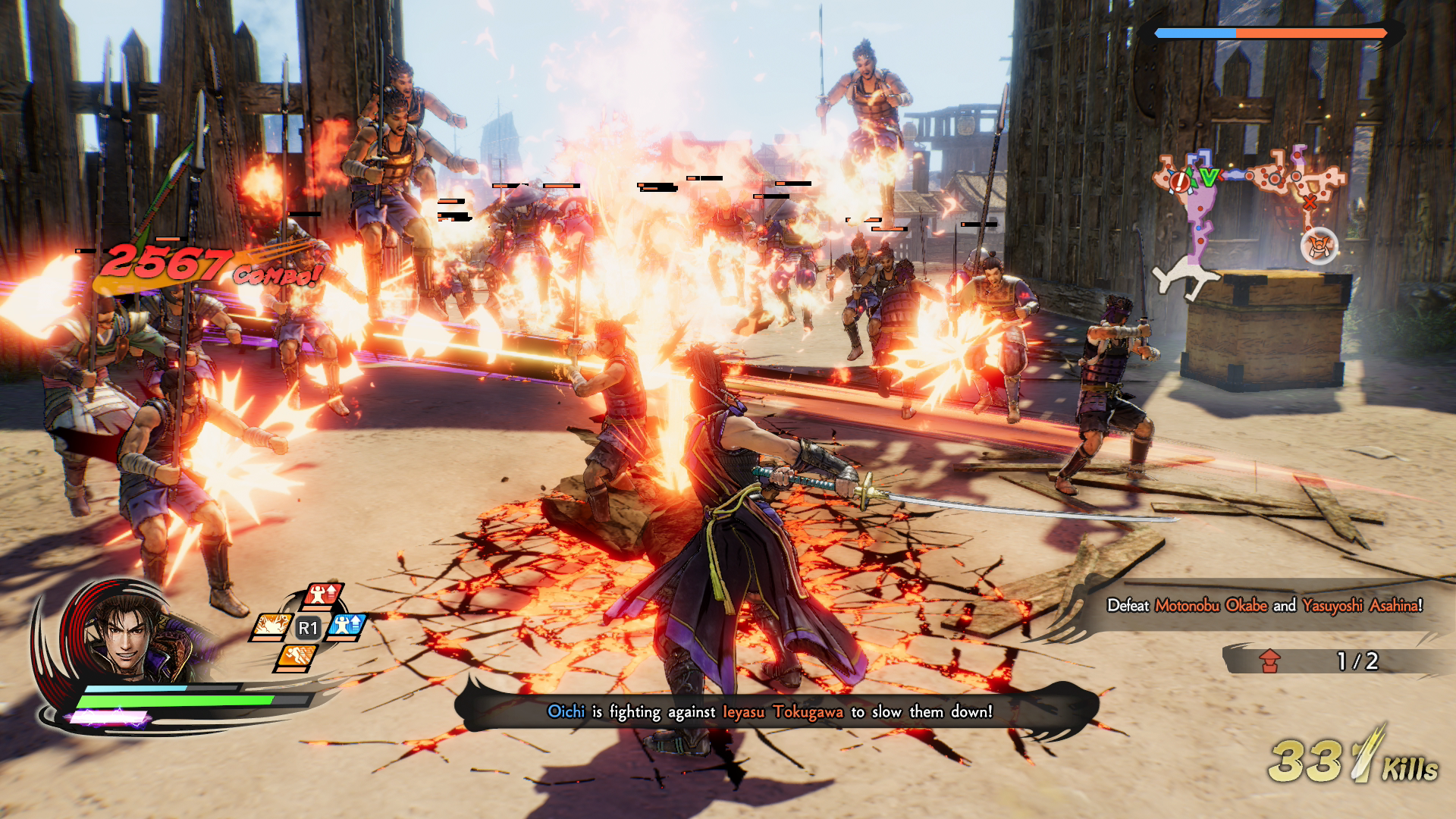Click the red arrow objective counter icon
Viewport: 1456px width, 819px height.
[x=1269, y=661]
